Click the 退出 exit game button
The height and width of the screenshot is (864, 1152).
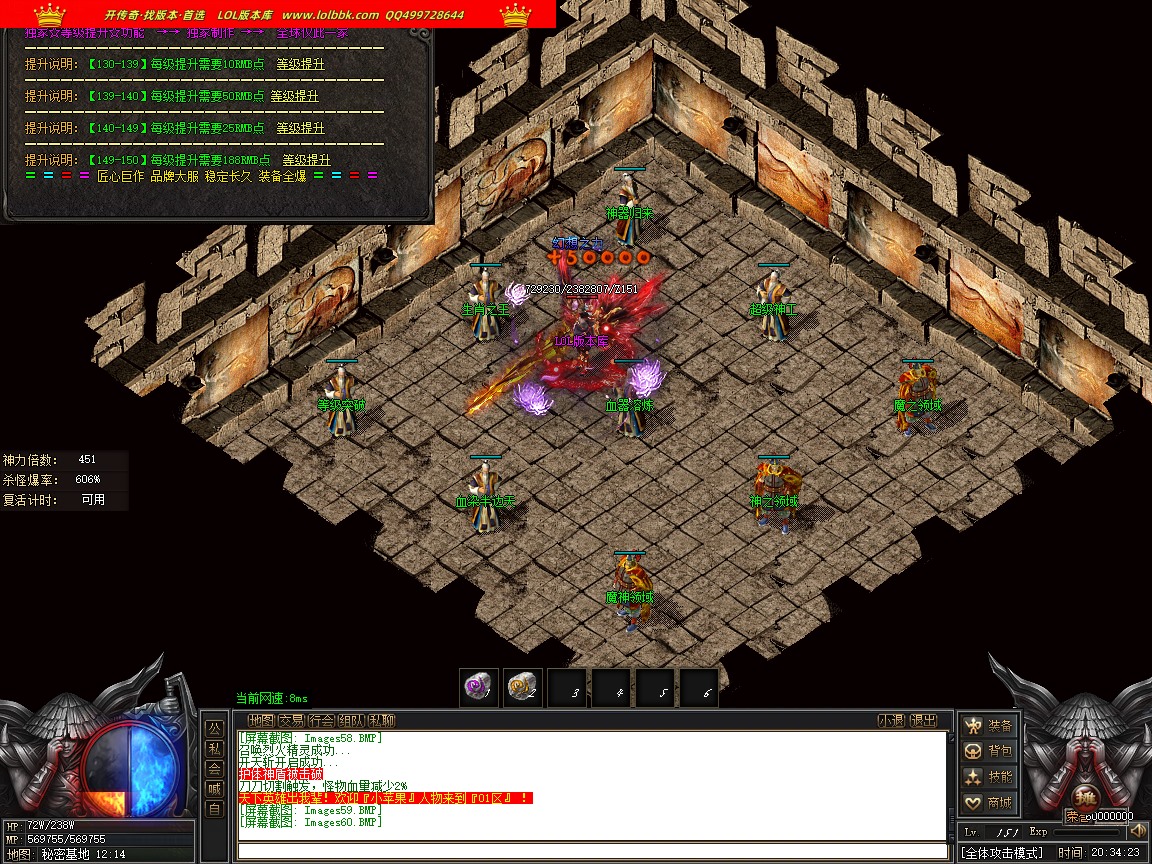click(x=925, y=721)
